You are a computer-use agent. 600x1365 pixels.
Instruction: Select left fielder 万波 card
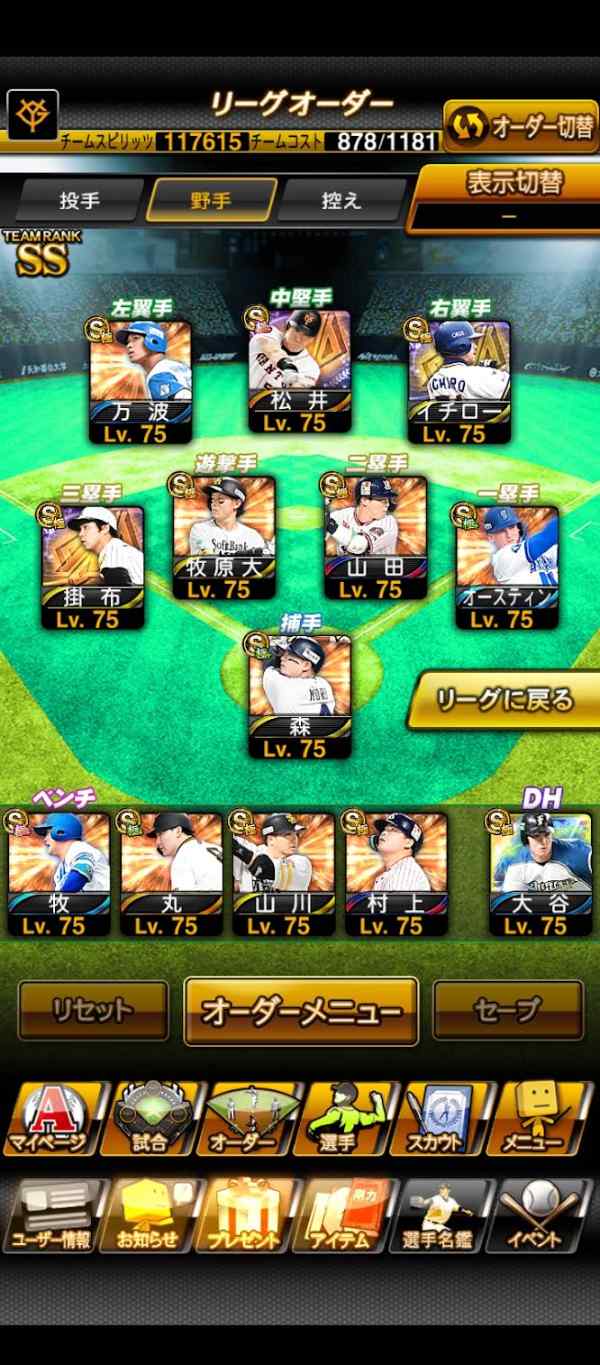coord(141,382)
